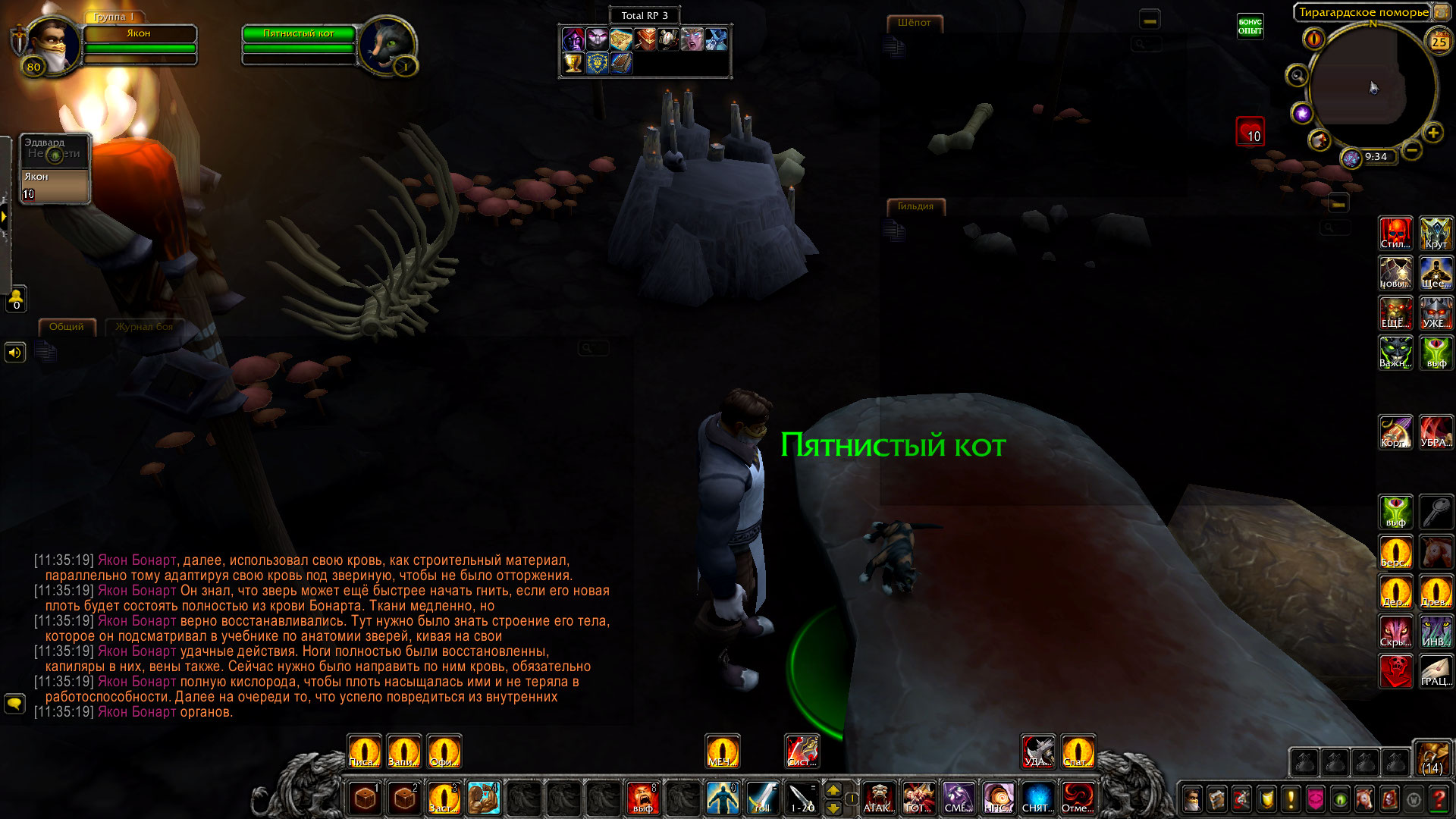The height and width of the screenshot is (819, 1456).
Task: Click the minimap magnifying glass tracking button
Action: 1297,76
